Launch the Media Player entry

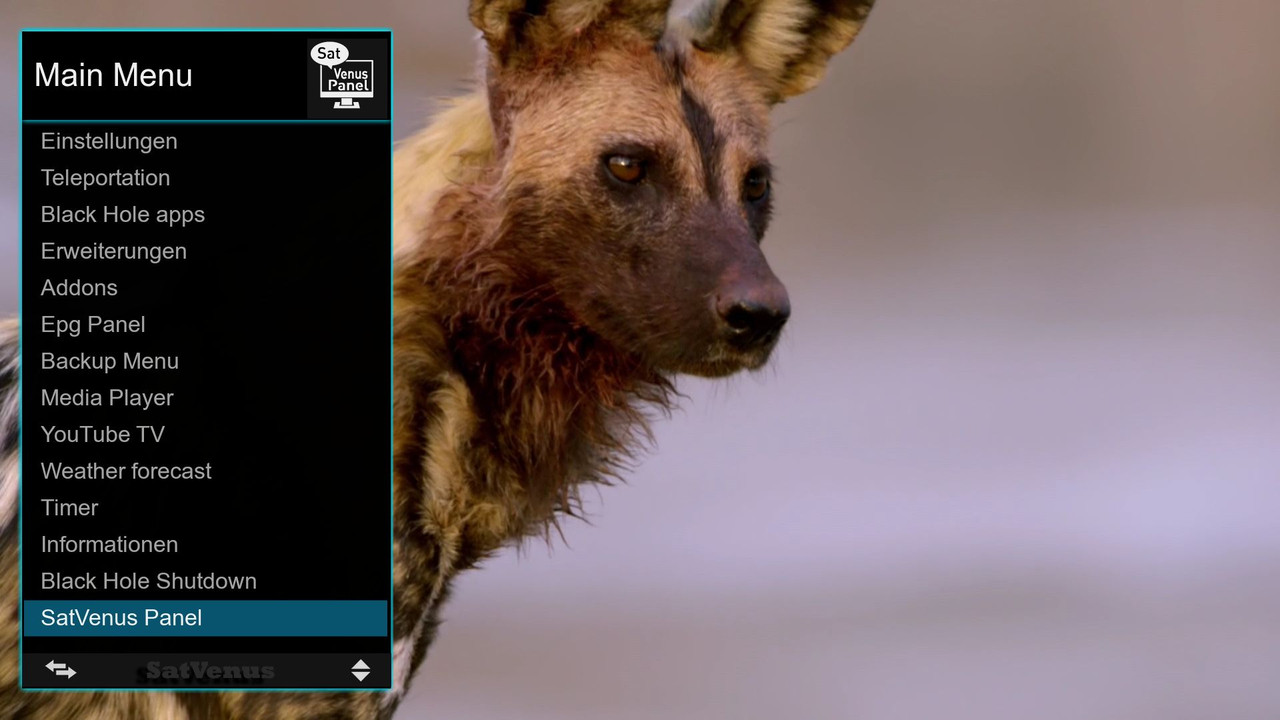coord(107,398)
